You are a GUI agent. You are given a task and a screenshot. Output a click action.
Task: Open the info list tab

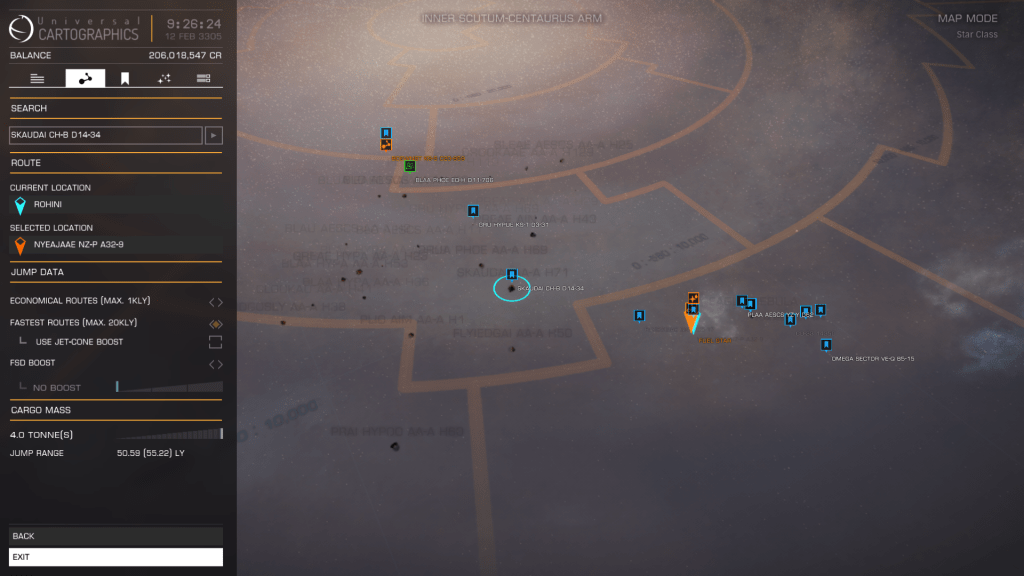click(37, 78)
